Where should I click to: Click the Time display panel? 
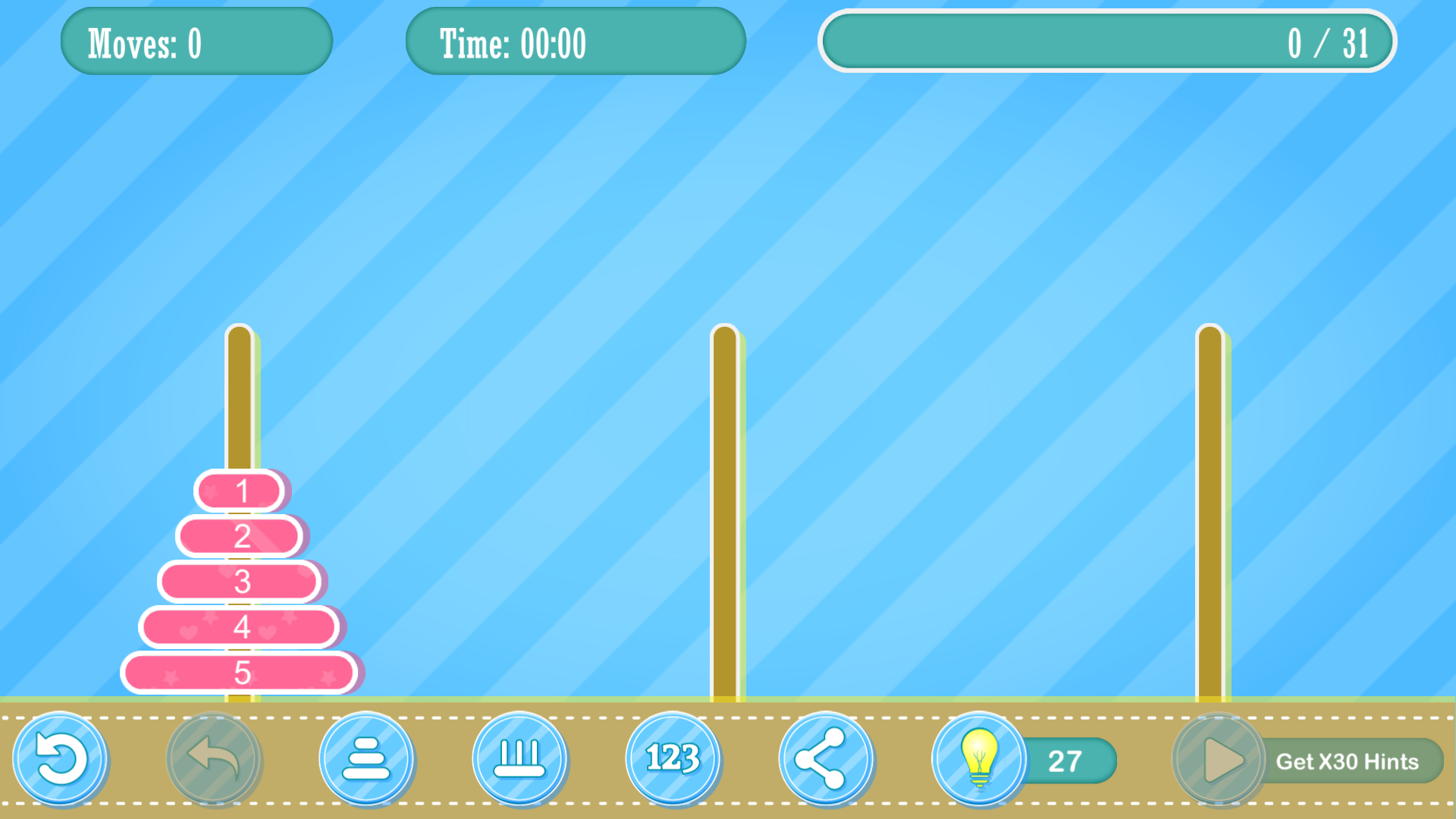point(576,42)
